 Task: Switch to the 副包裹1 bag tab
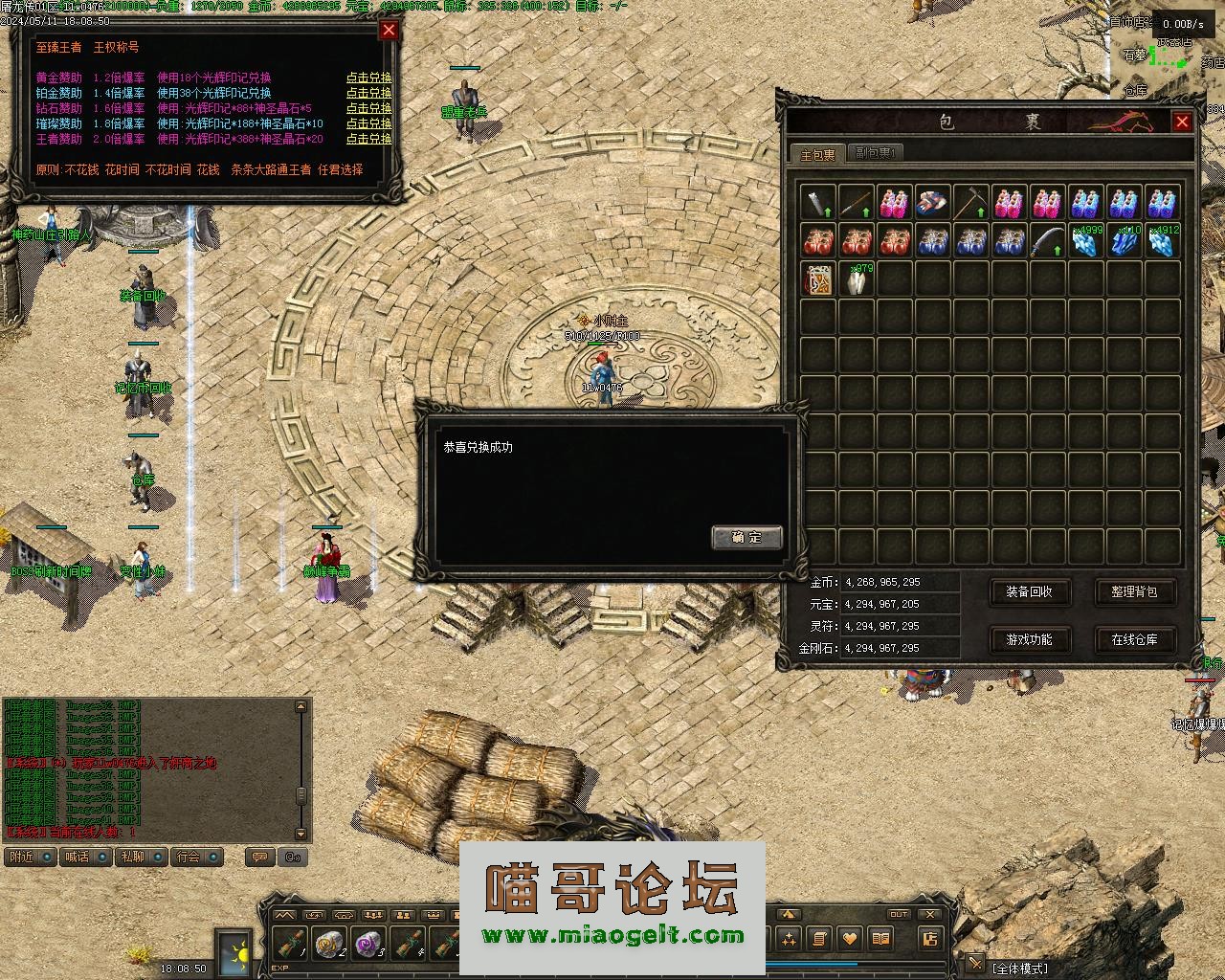[875, 153]
